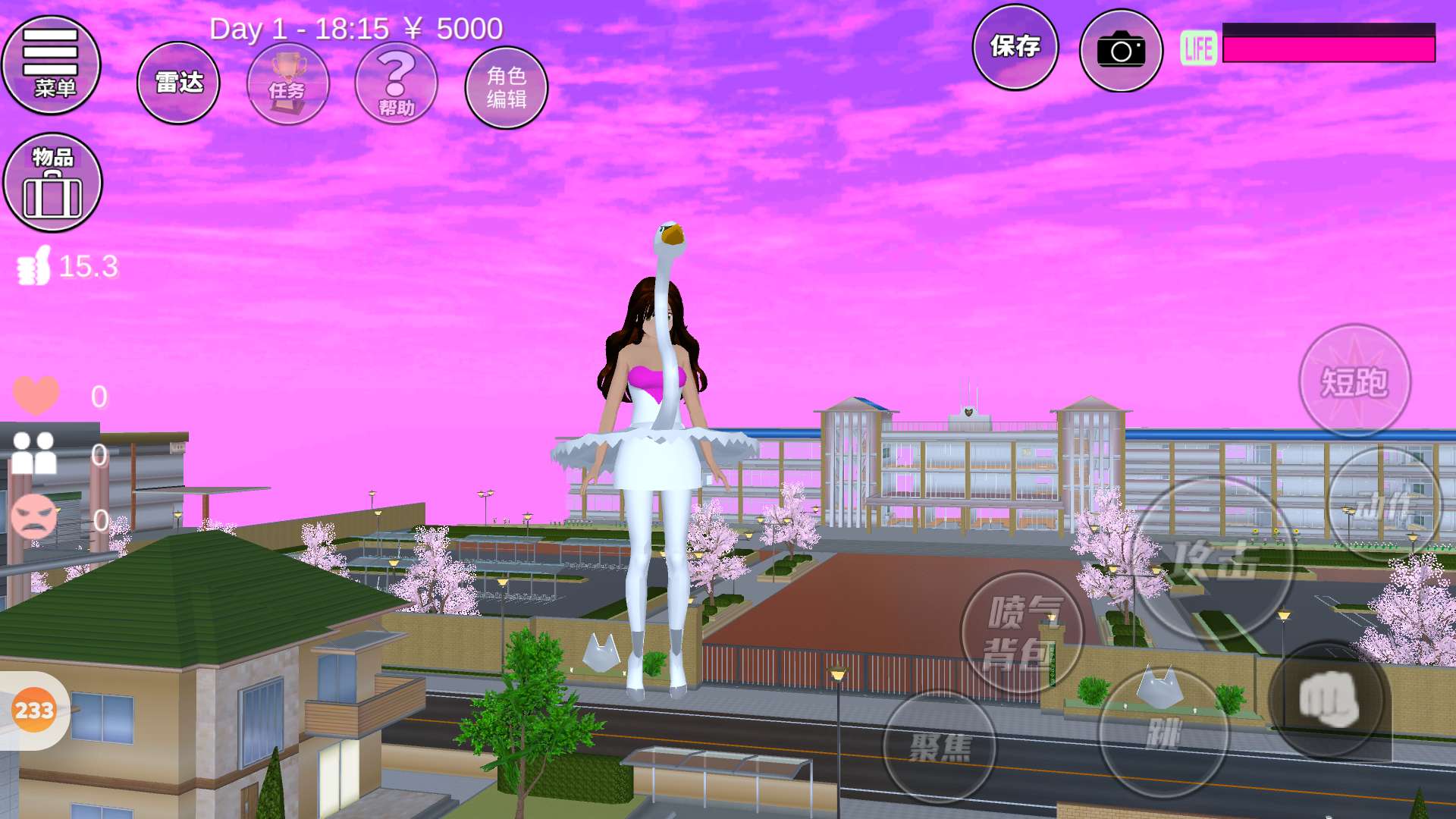Toggle the 雷达 radar button
The width and height of the screenshot is (1456, 819).
click(x=178, y=83)
